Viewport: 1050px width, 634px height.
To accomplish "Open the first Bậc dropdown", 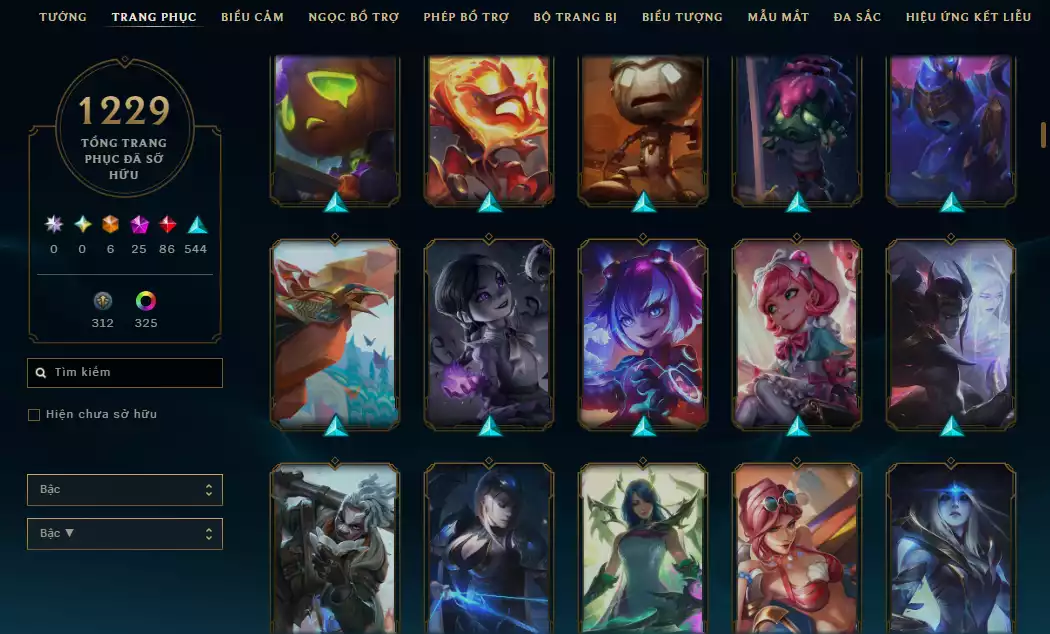I will tap(125, 490).
